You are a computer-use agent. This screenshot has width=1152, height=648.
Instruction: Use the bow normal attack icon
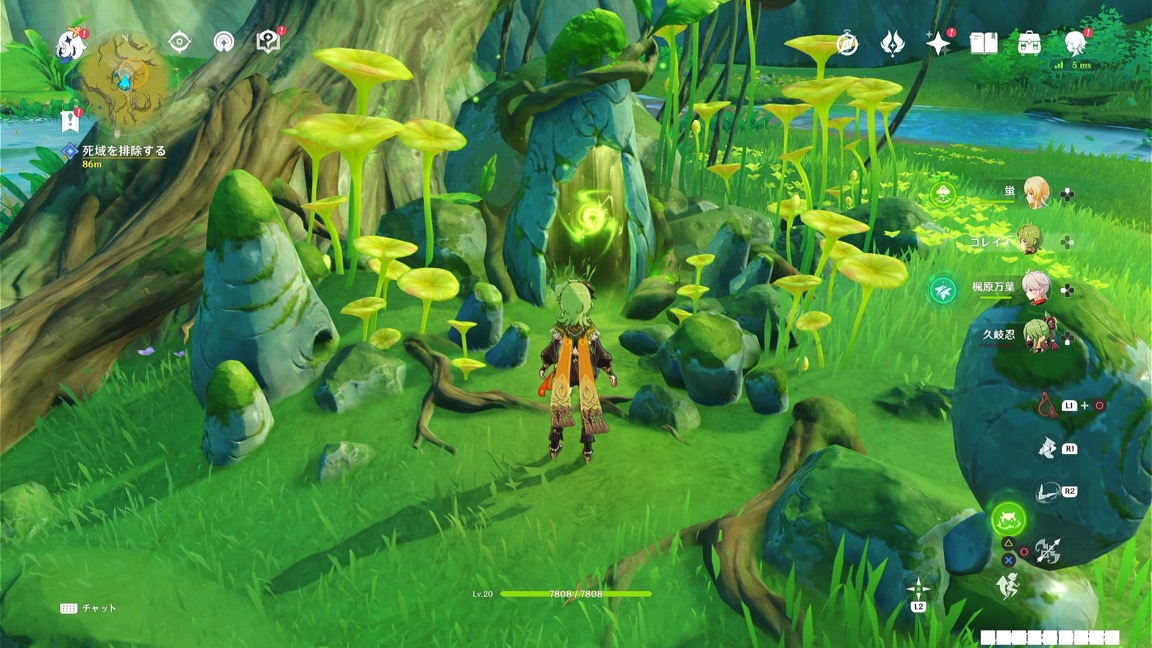coord(1047,551)
